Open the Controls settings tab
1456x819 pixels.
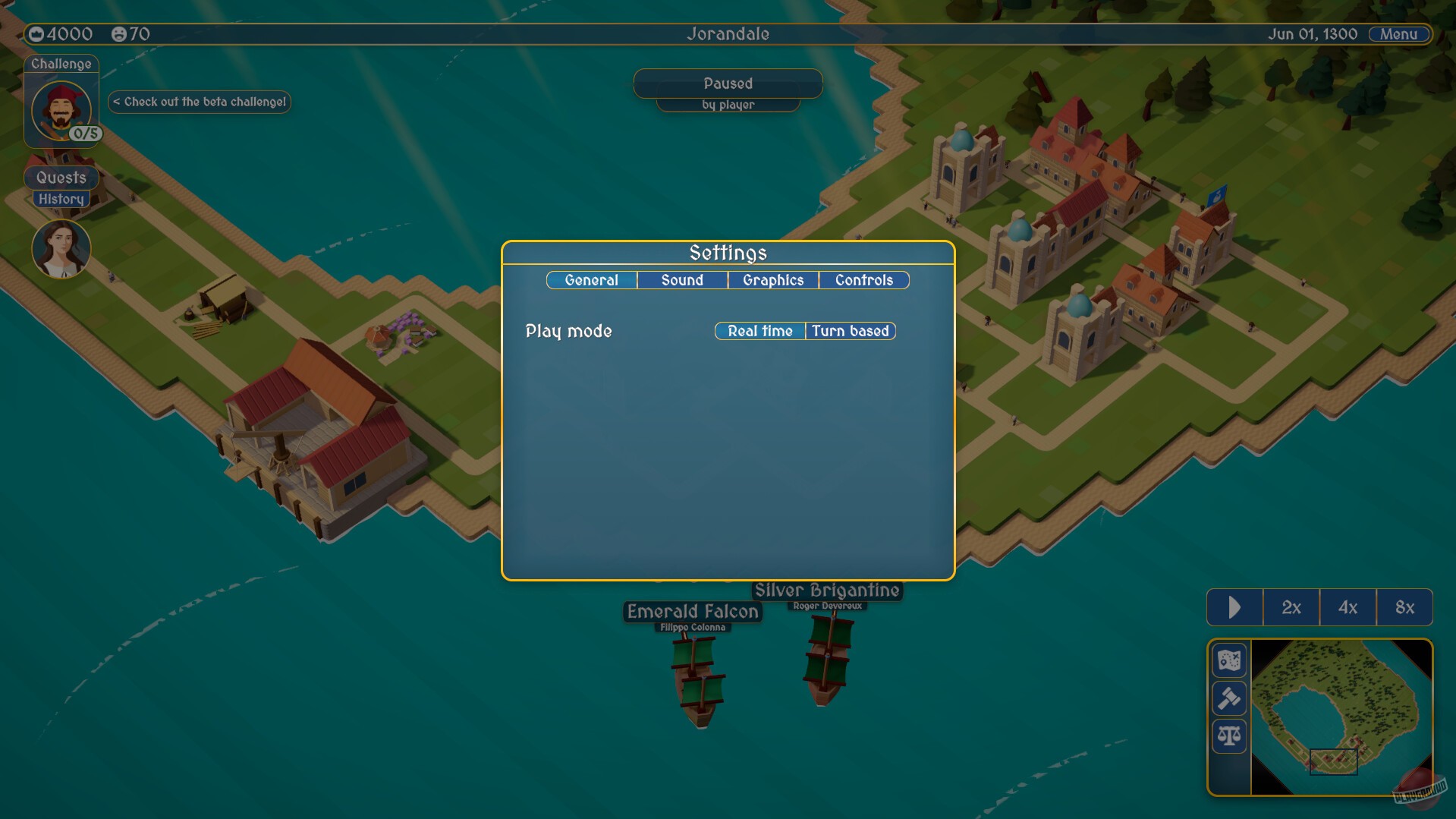[864, 280]
